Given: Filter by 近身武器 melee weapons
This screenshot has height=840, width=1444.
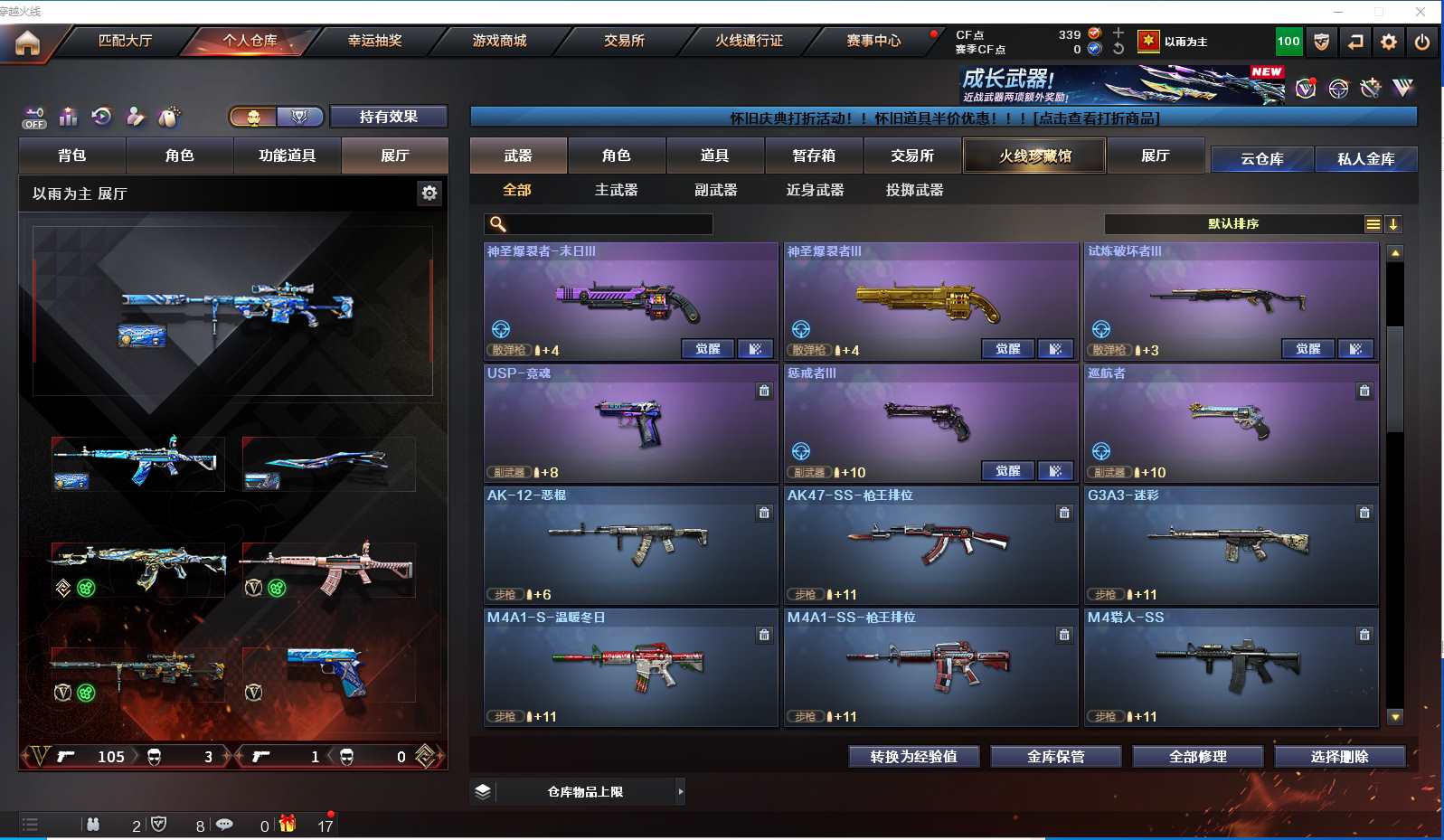Looking at the screenshot, I should [x=815, y=190].
